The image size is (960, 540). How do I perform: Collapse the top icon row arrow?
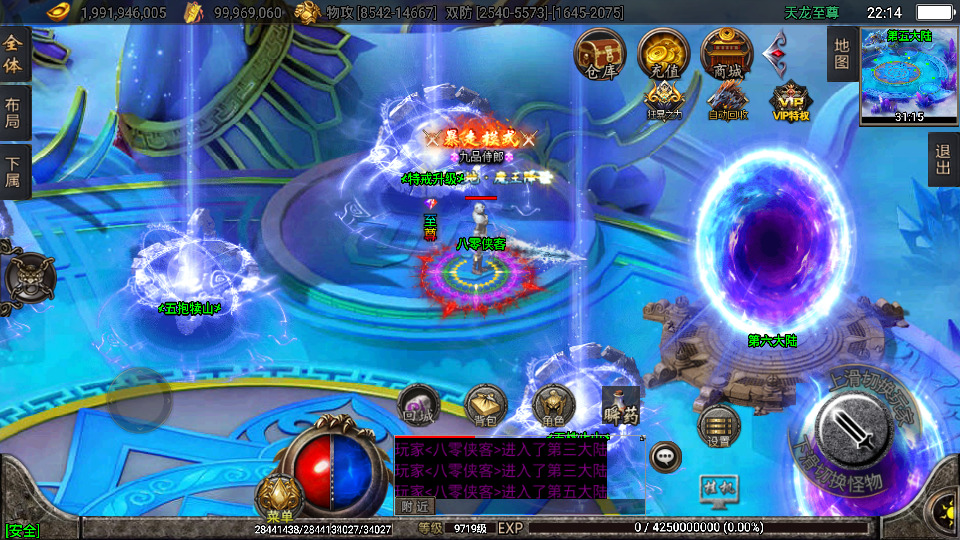click(778, 51)
